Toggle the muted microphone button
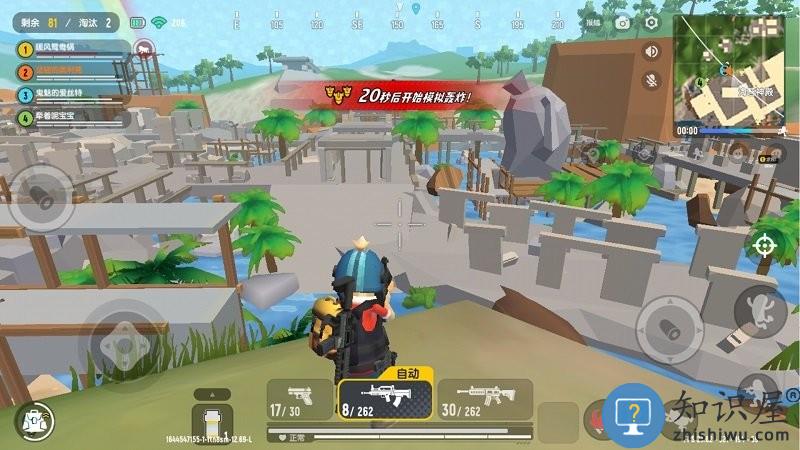This screenshot has width=800, height=450. click(x=652, y=80)
